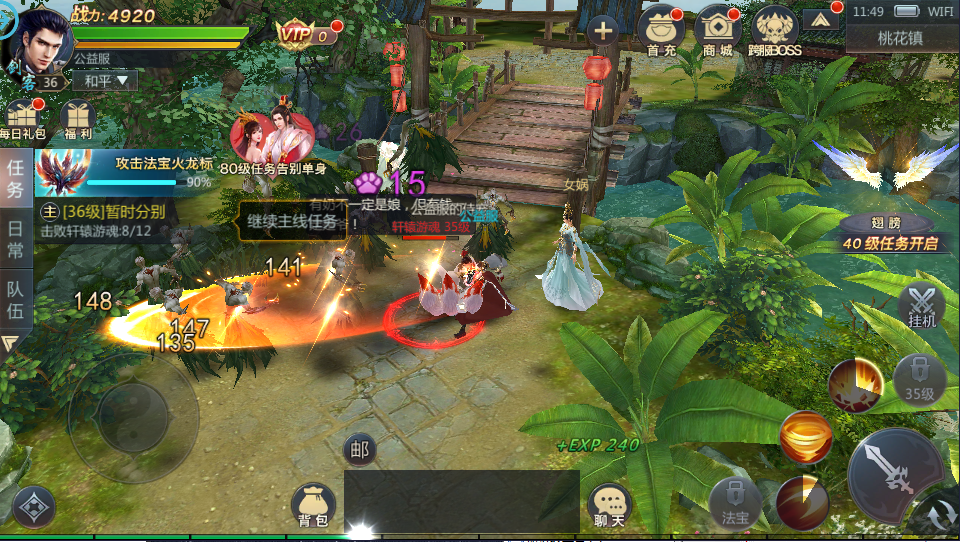Viewport: 960px width, 542px height.
Task: Claim the 每日礼包 daily gift pack
Action: pyautogui.click(x=22, y=118)
